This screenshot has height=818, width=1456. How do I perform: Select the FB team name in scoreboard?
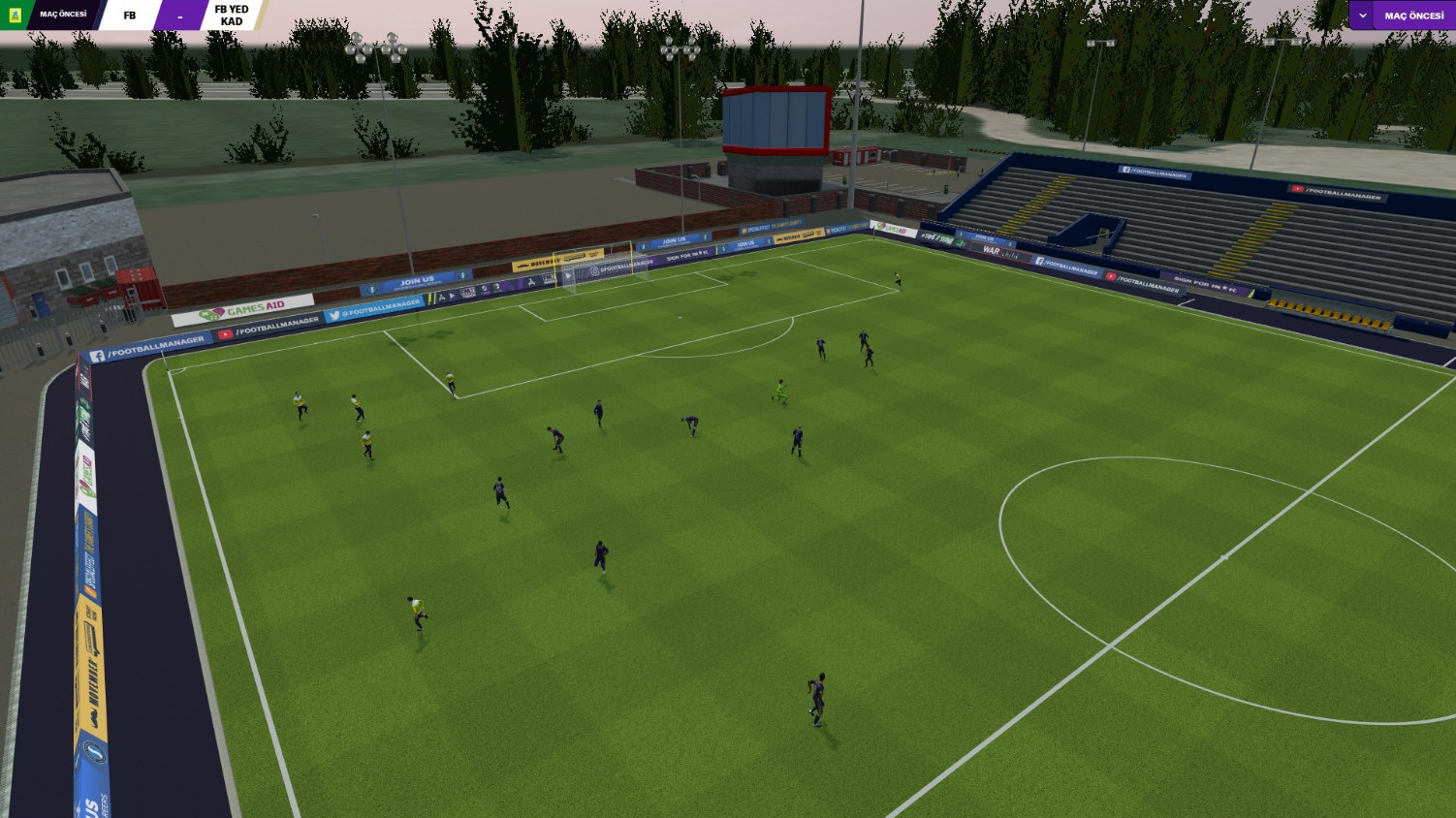[x=130, y=16]
